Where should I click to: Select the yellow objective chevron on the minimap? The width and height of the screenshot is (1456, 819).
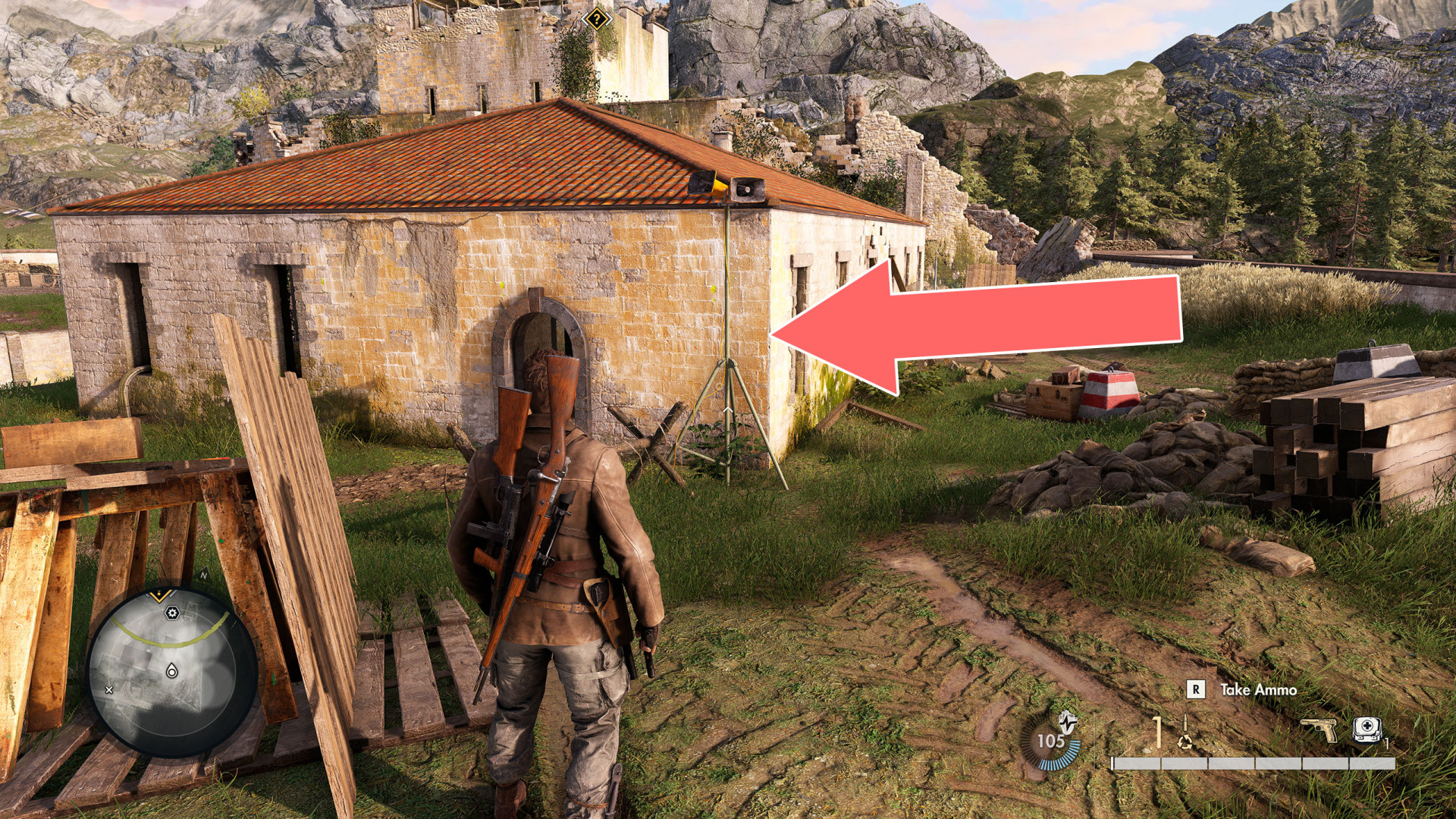[160, 595]
